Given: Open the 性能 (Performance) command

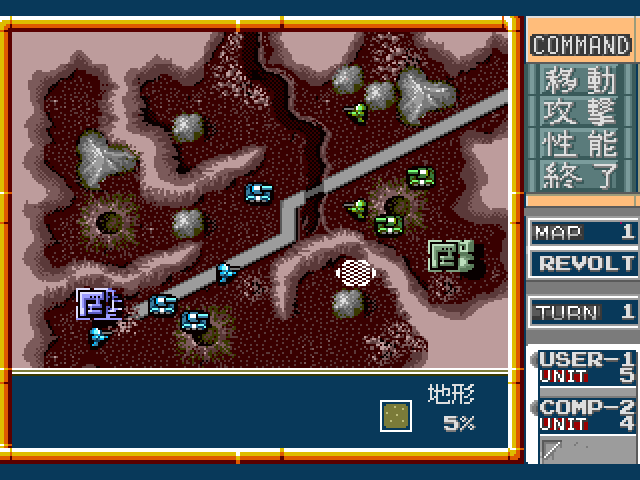Looking at the screenshot, I should pos(581,143).
